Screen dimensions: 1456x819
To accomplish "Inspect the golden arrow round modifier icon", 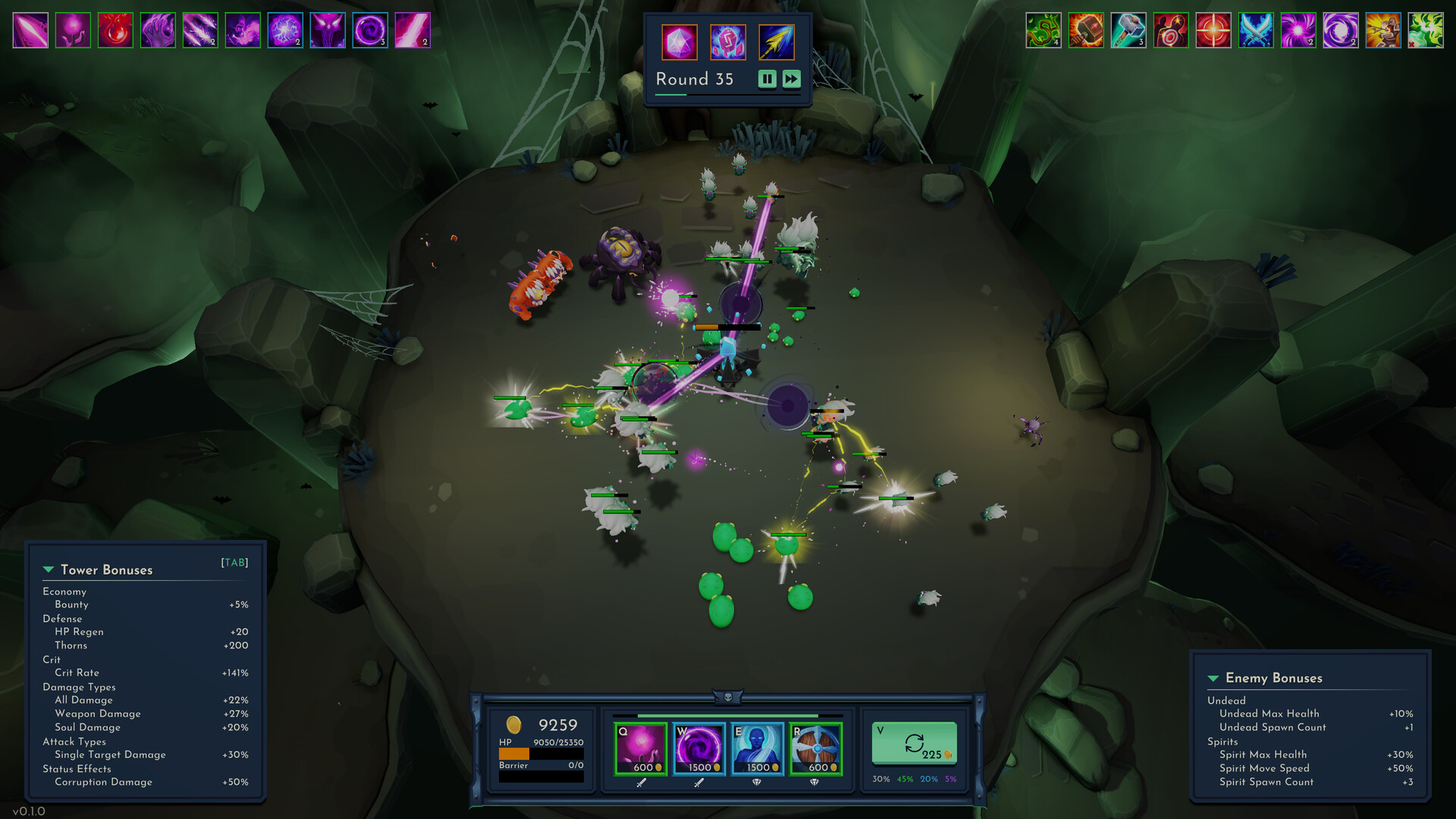I will (777, 42).
